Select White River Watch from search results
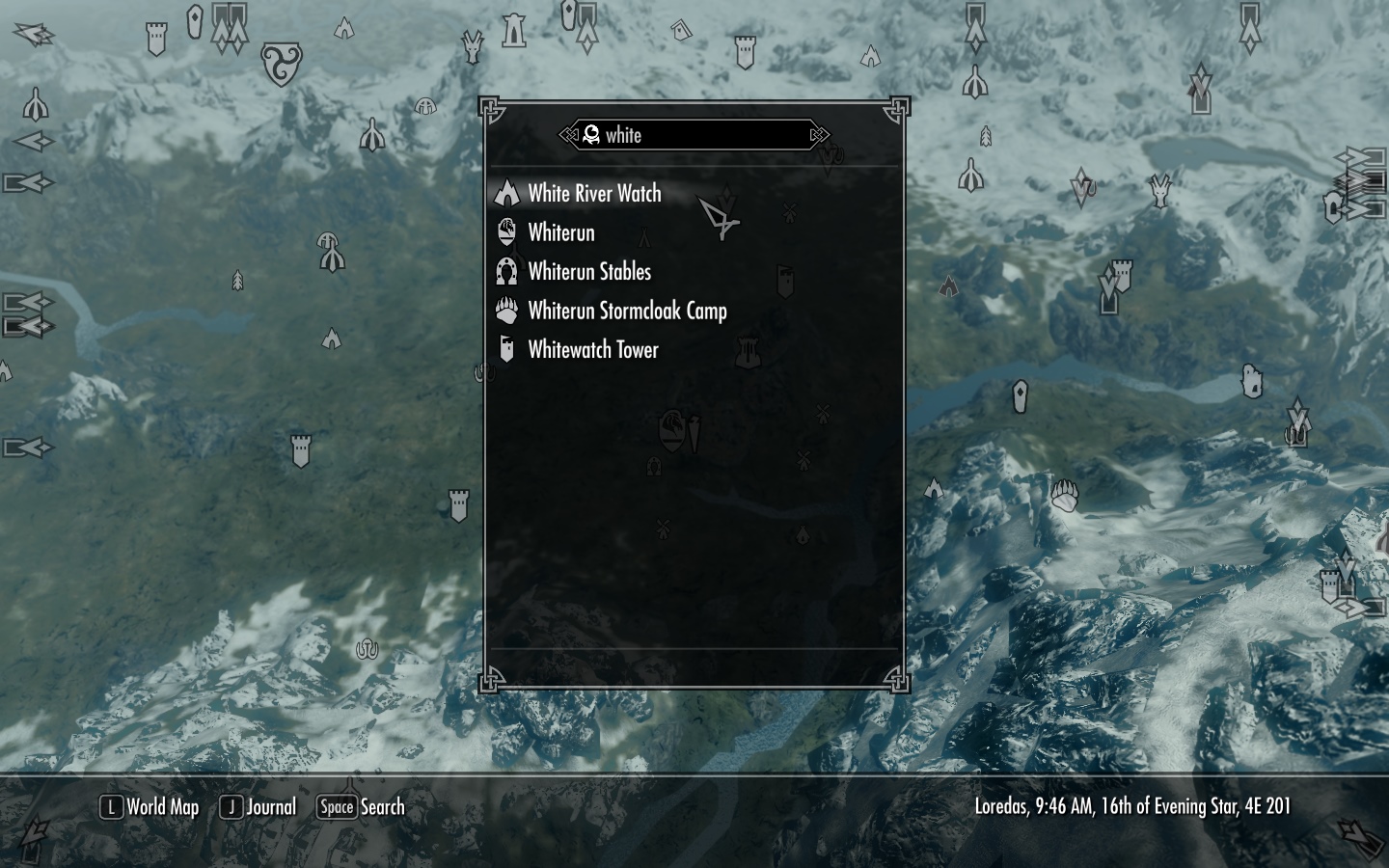The width and height of the screenshot is (1389, 868). click(594, 194)
